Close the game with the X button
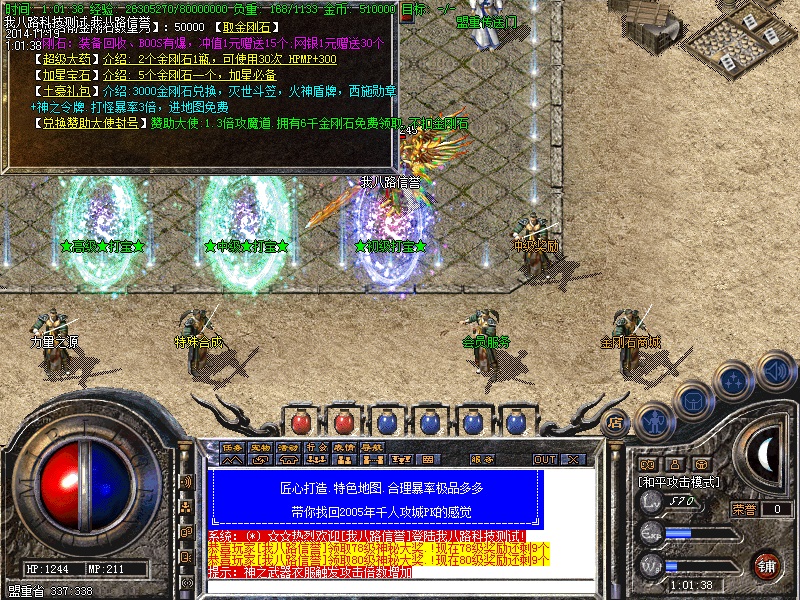Viewport: 800px width, 600px height. (573, 460)
